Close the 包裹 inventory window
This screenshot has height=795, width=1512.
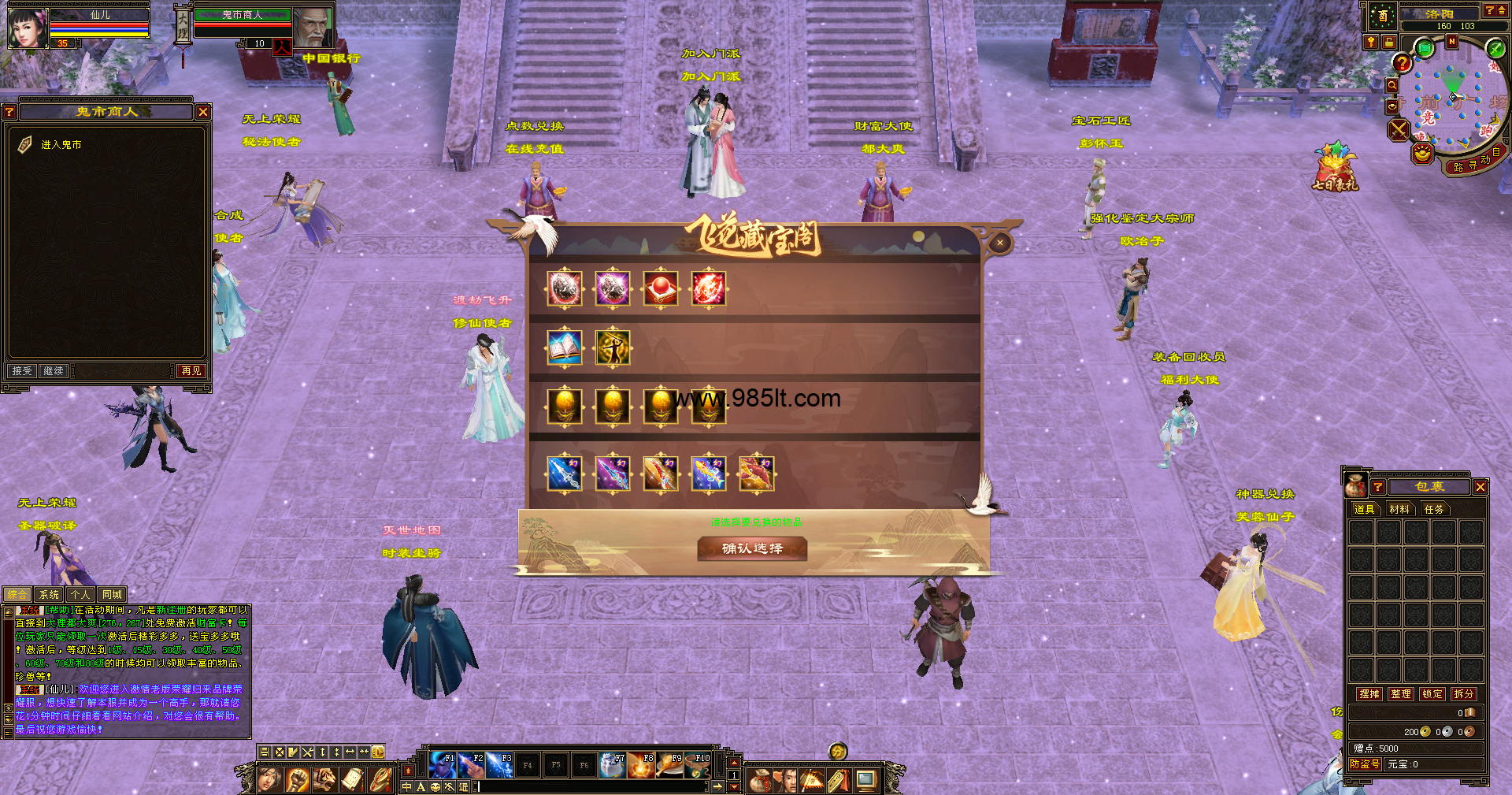point(1480,487)
